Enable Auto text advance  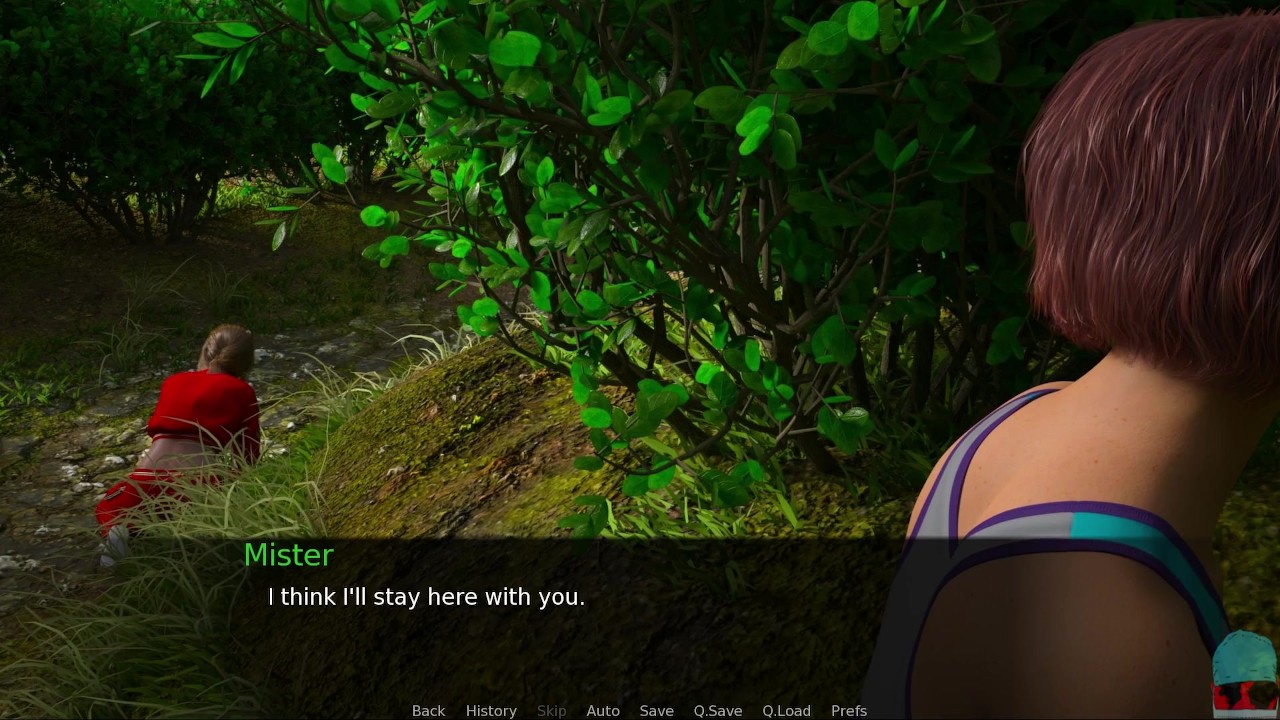click(x=603, y=710)
